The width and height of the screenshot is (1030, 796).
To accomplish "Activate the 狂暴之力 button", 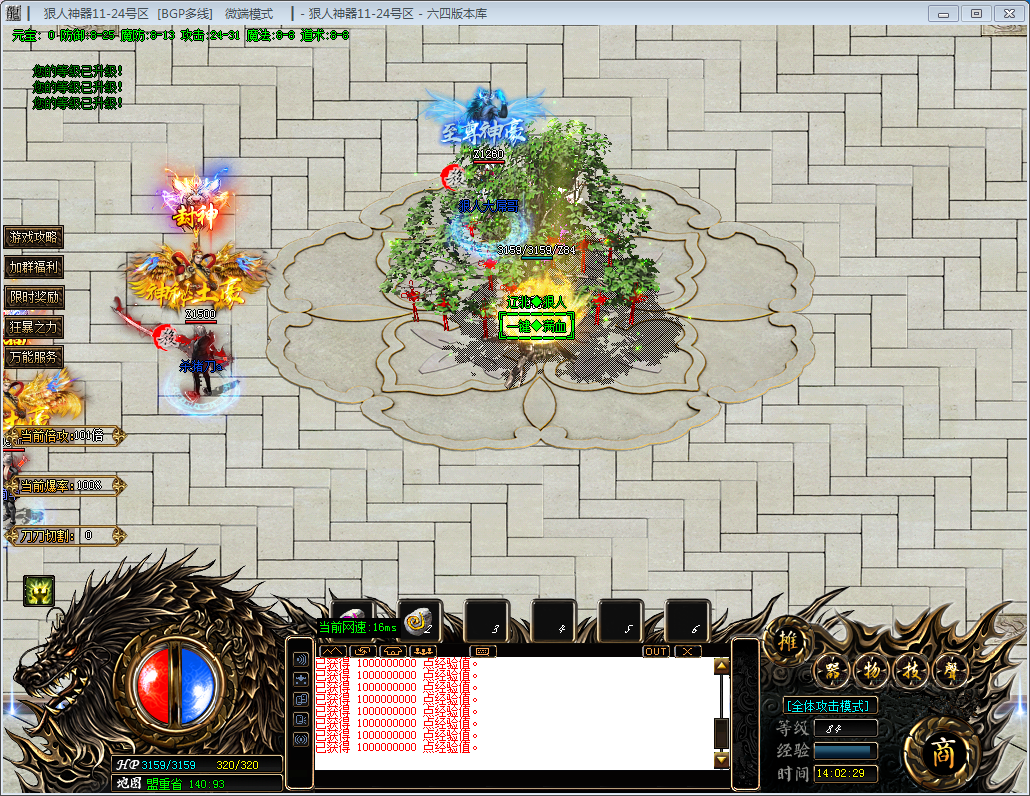I will point(34,327).
